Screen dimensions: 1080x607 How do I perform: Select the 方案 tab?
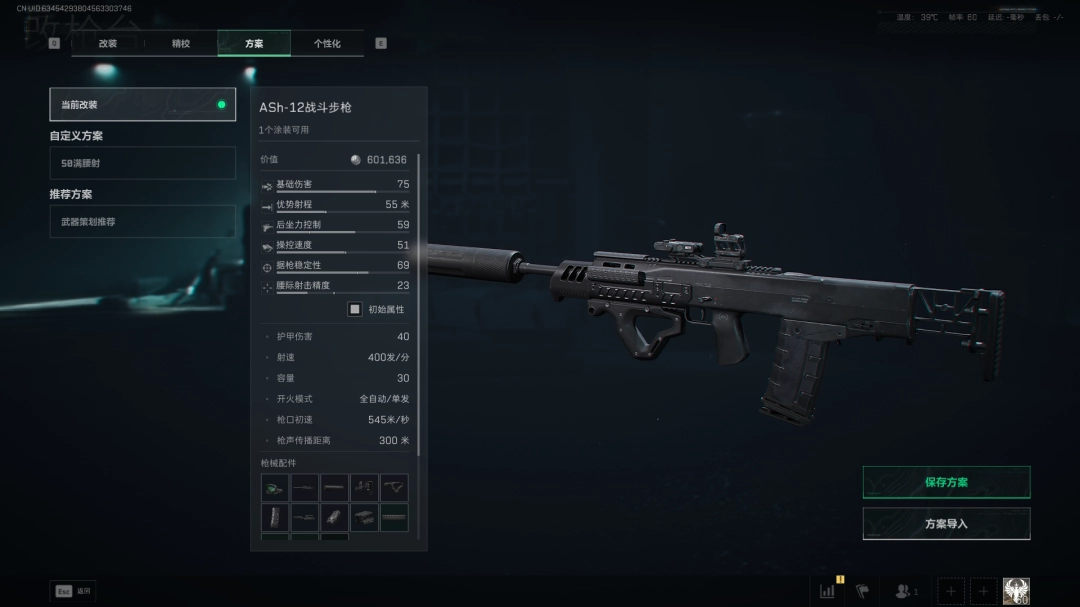point(254,43)
